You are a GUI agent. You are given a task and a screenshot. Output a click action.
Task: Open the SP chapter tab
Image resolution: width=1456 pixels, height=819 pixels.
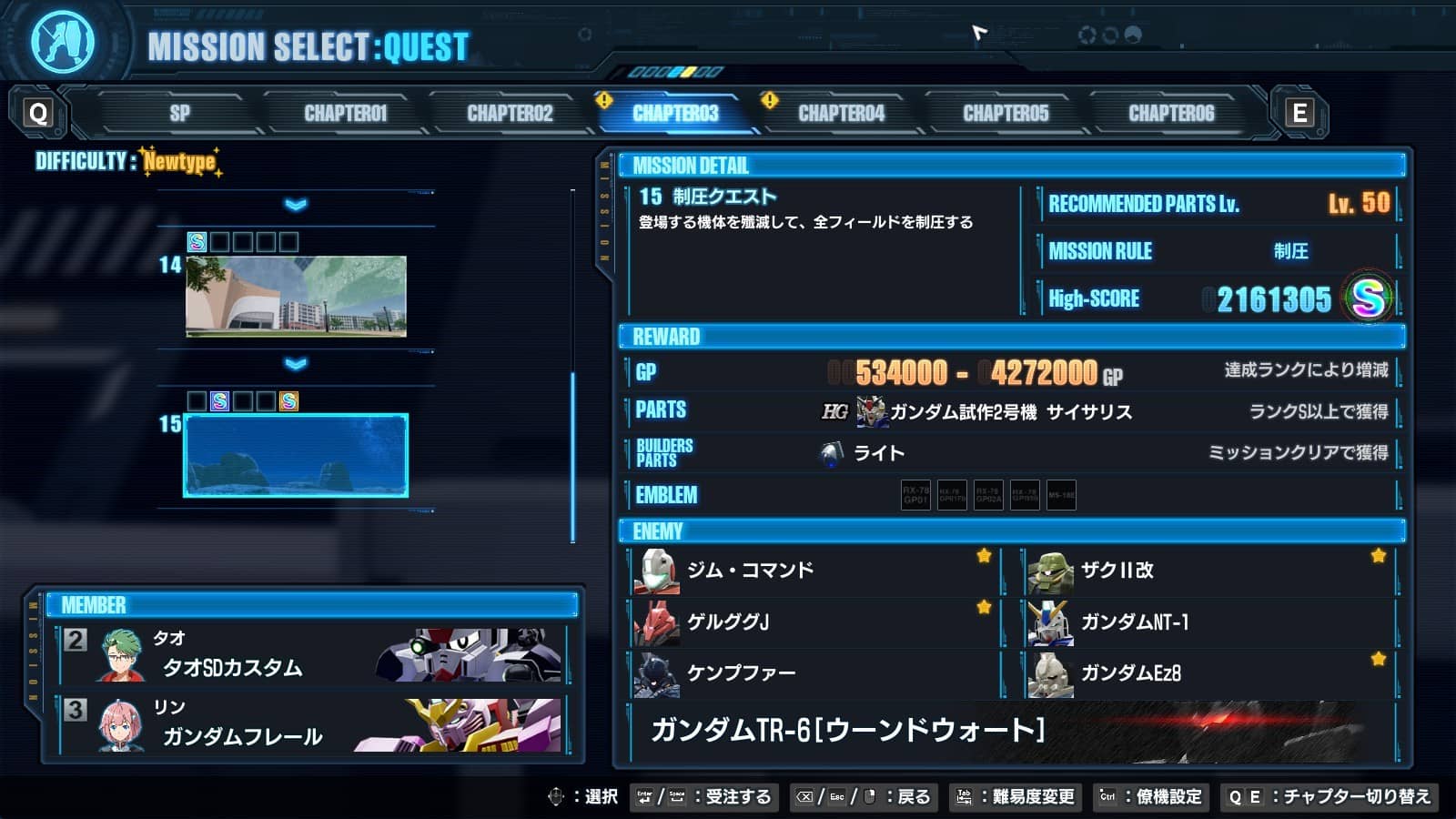coord(181,113)
